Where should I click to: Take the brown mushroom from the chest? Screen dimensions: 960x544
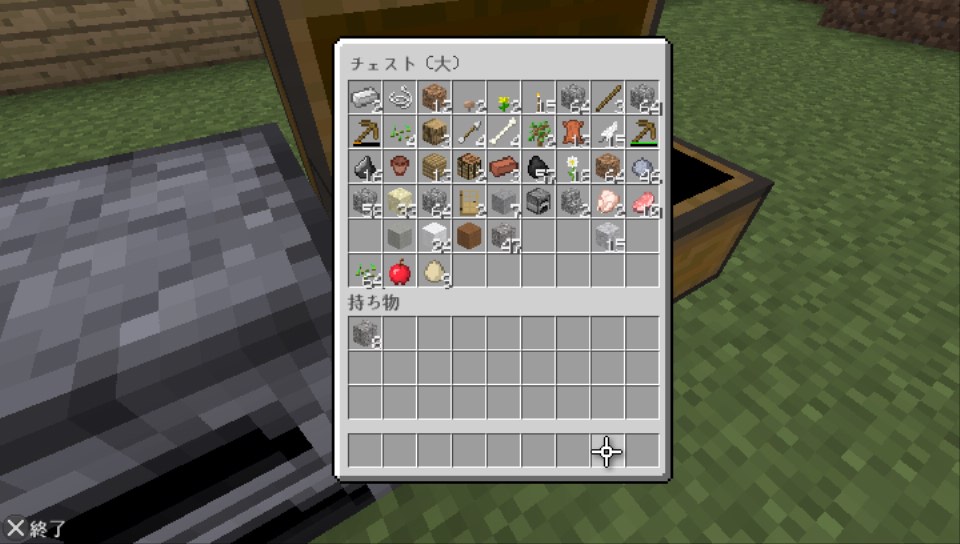pyautogui.click(x=469, y=98)
